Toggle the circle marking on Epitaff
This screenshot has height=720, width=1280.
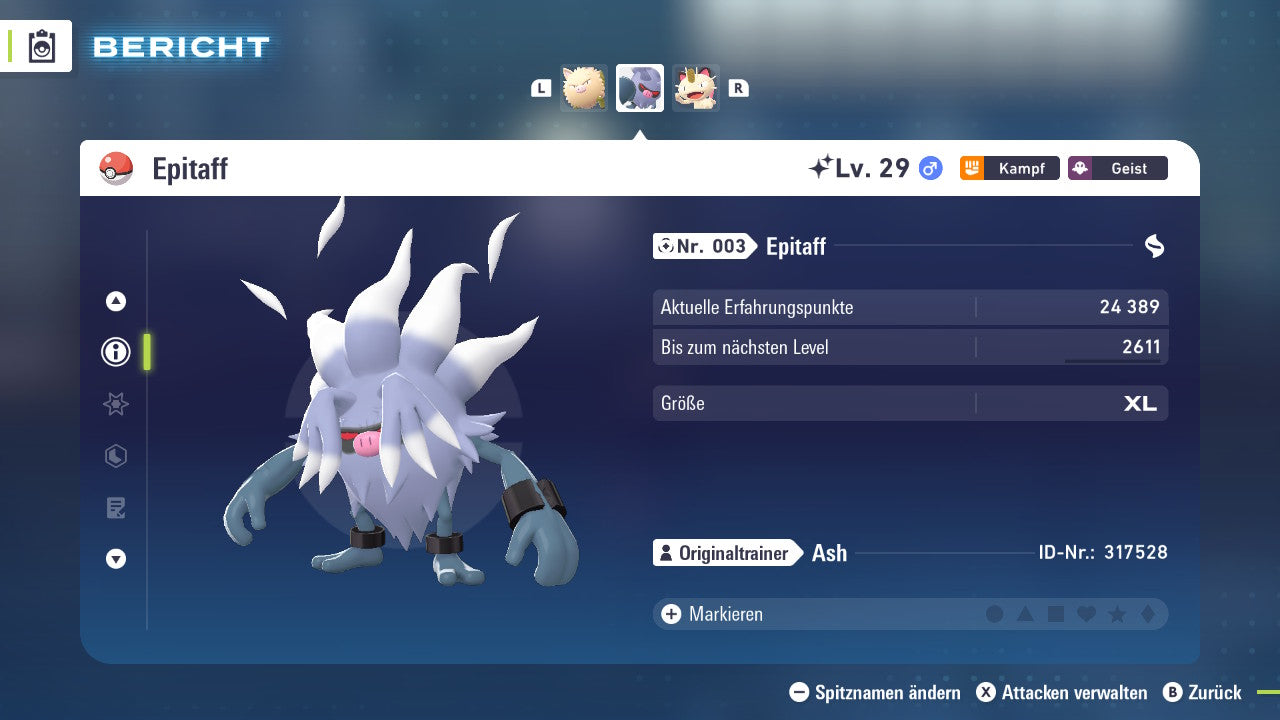[994, 614]
